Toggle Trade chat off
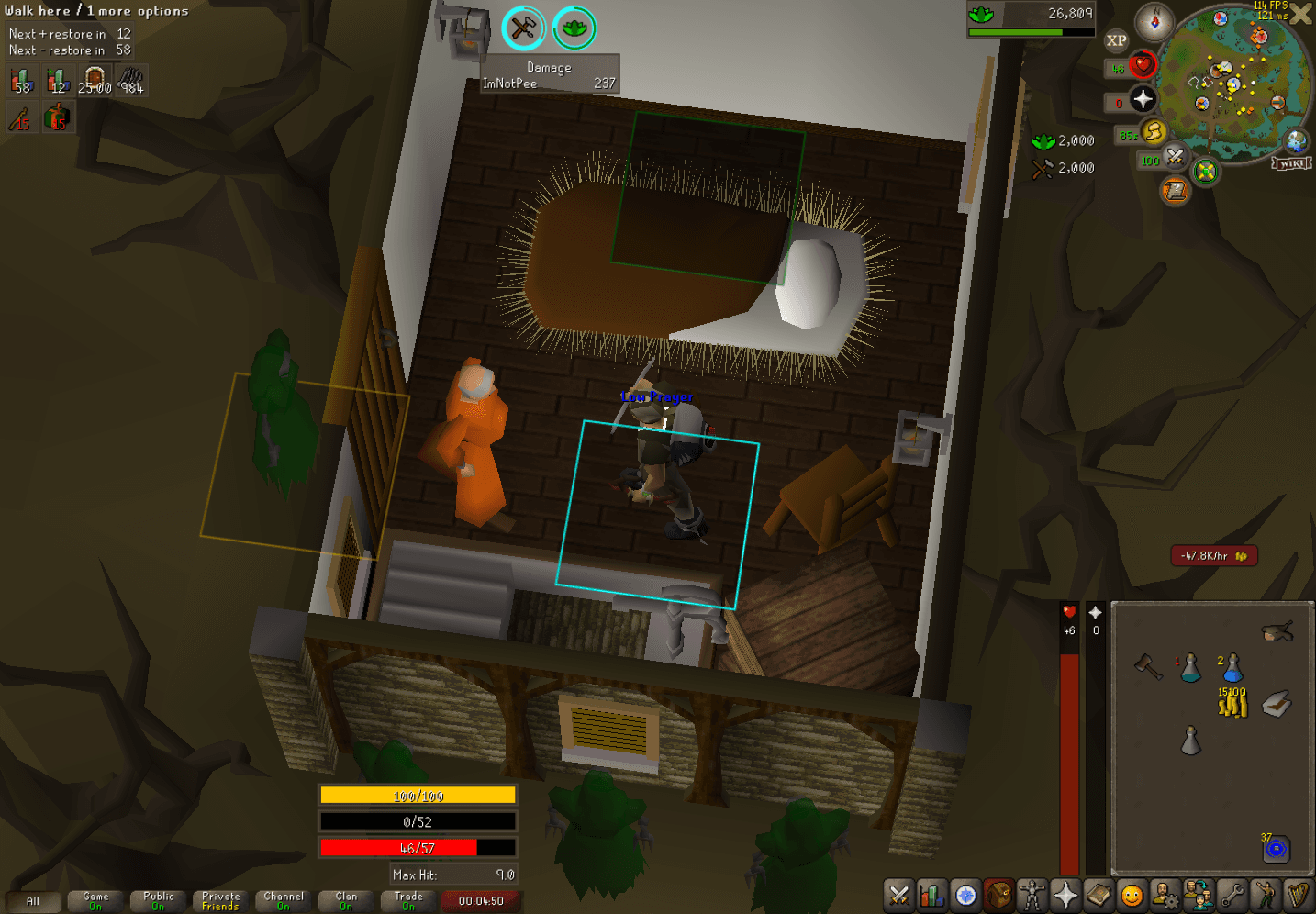The image size is (1316, 914). (x=407, y=899)
